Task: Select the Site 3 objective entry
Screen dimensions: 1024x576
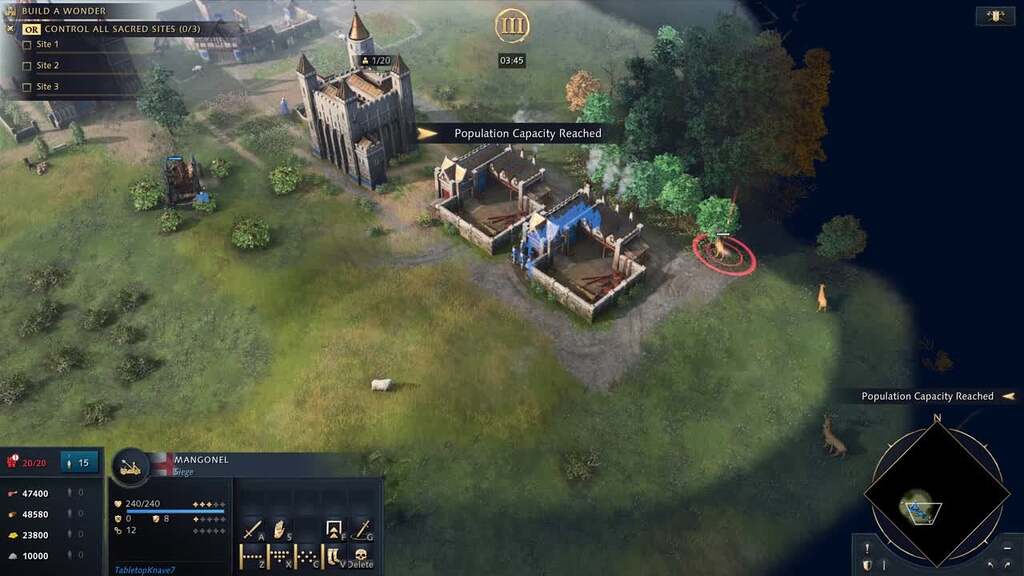Action: [x=47, y=87]
